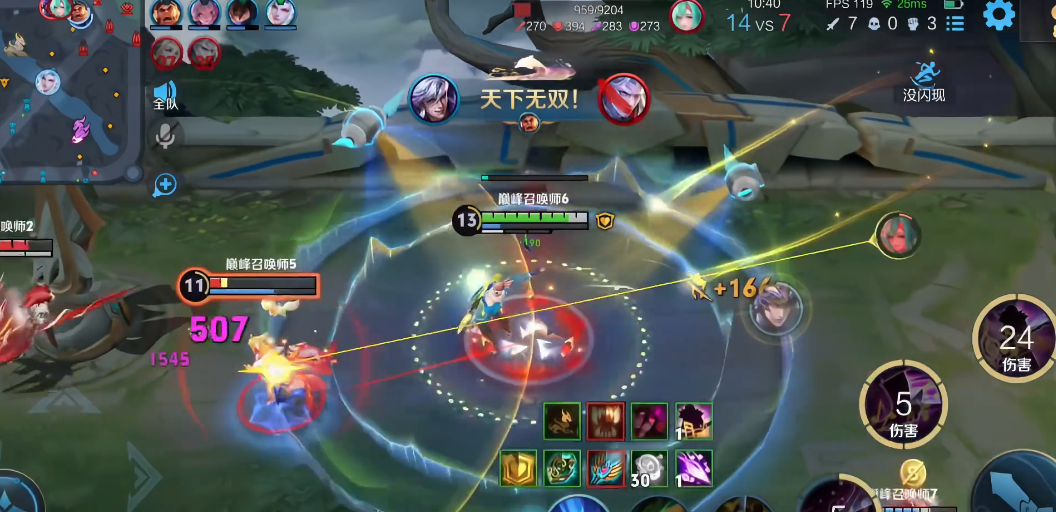Select the purple arrows buff icon
1056x512 pixels.
pyautogui.click(x=694, y=468)
